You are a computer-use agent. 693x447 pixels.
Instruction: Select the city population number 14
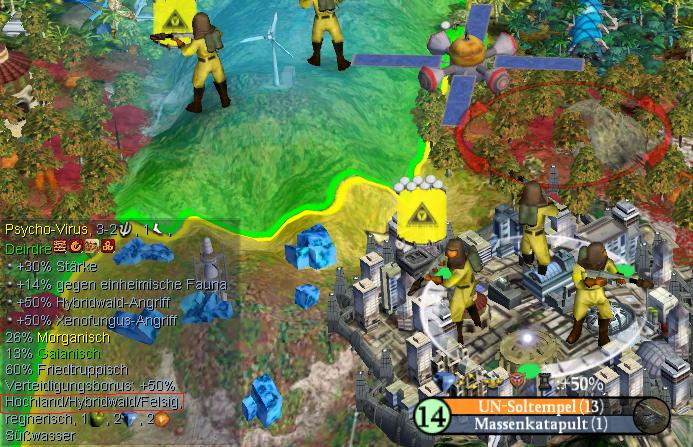pyautogui.click(x=430, y=415)
